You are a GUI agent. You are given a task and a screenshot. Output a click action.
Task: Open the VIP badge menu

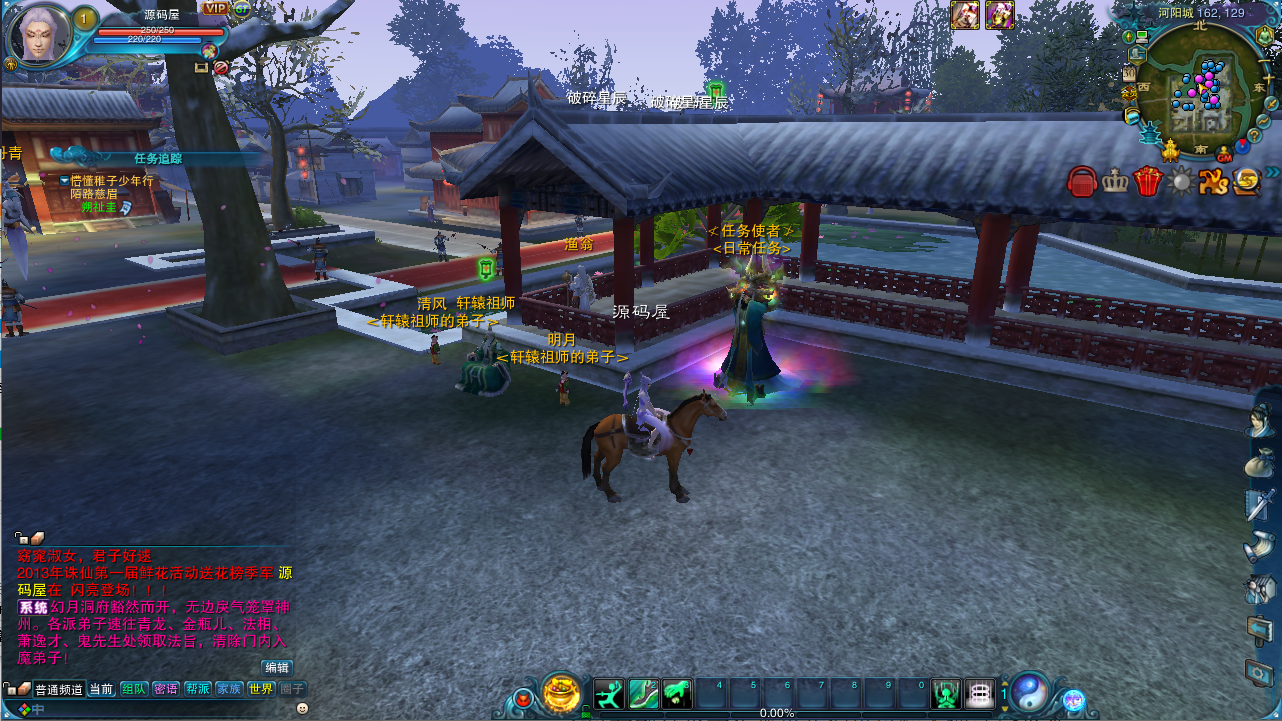coord(215,9)
